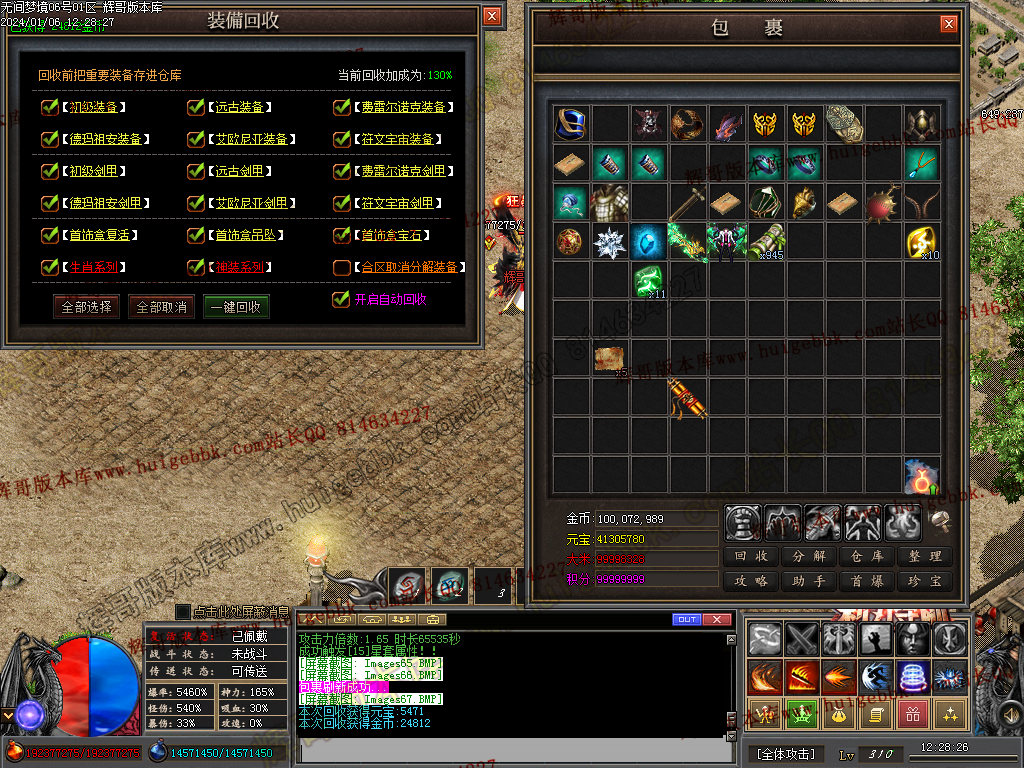
Task: Select the green scroll bundle stacked x945
Action: click(x=766, y=241)
